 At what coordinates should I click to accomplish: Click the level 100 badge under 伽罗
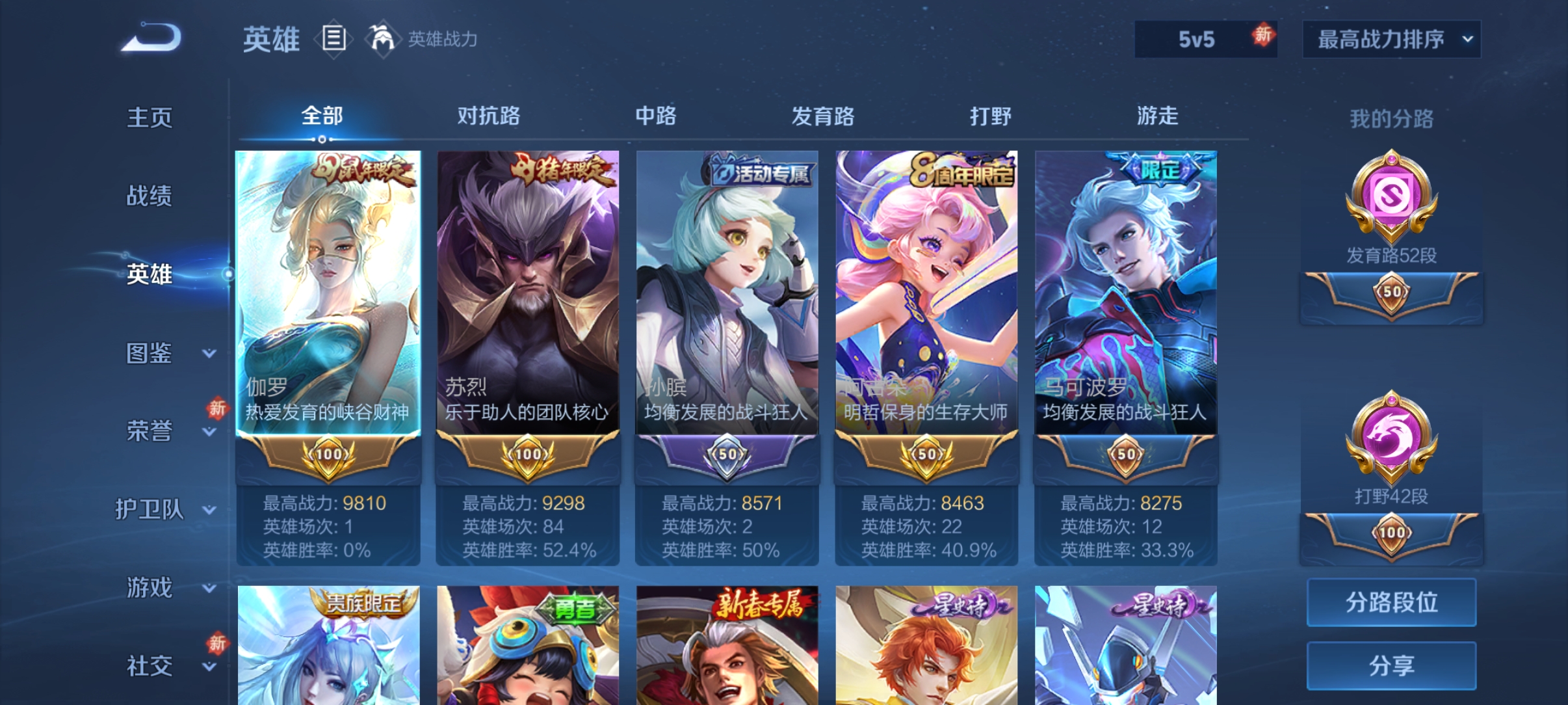click(x=327, y=457)
